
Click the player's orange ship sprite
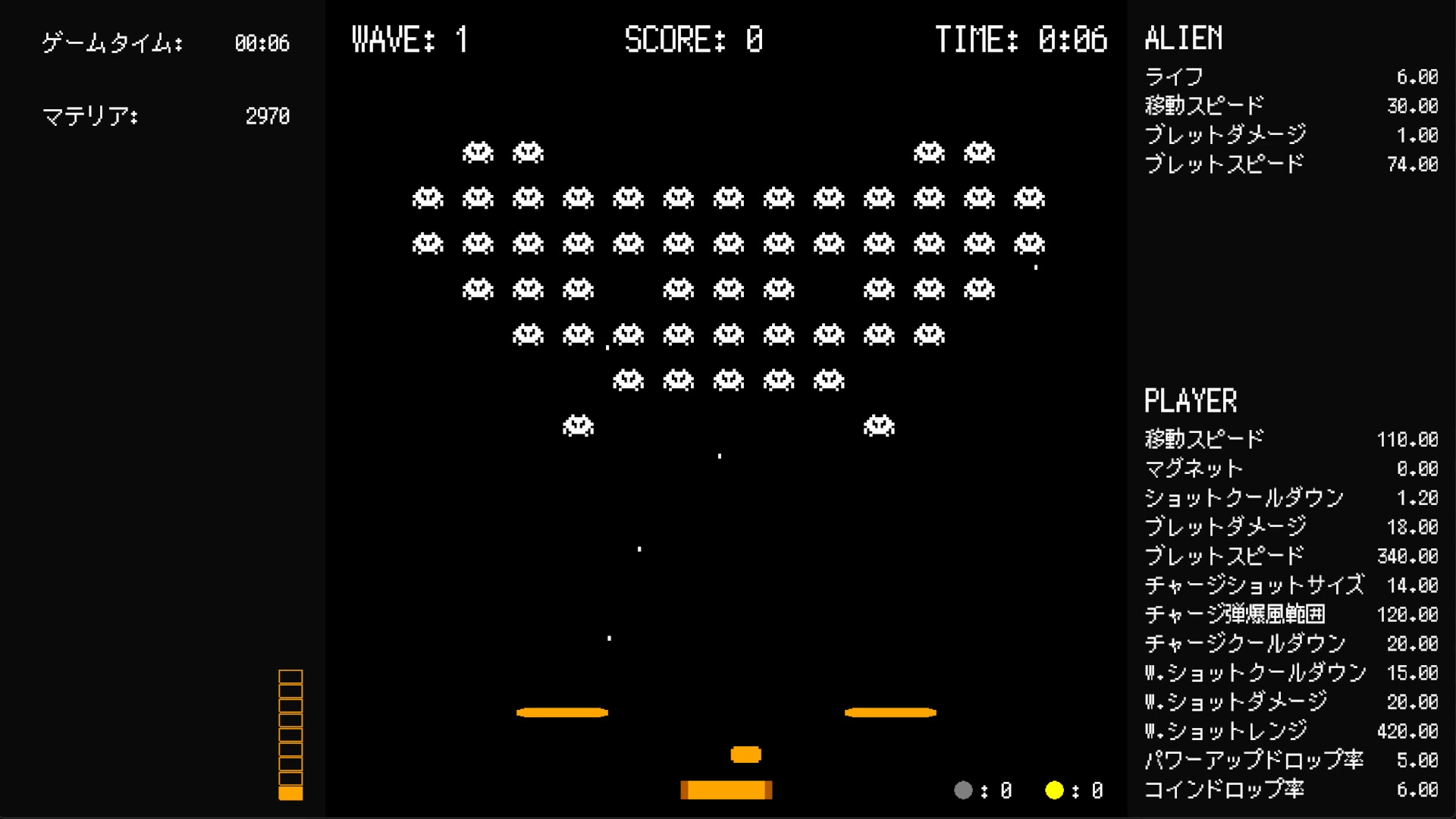pos(726,789)
